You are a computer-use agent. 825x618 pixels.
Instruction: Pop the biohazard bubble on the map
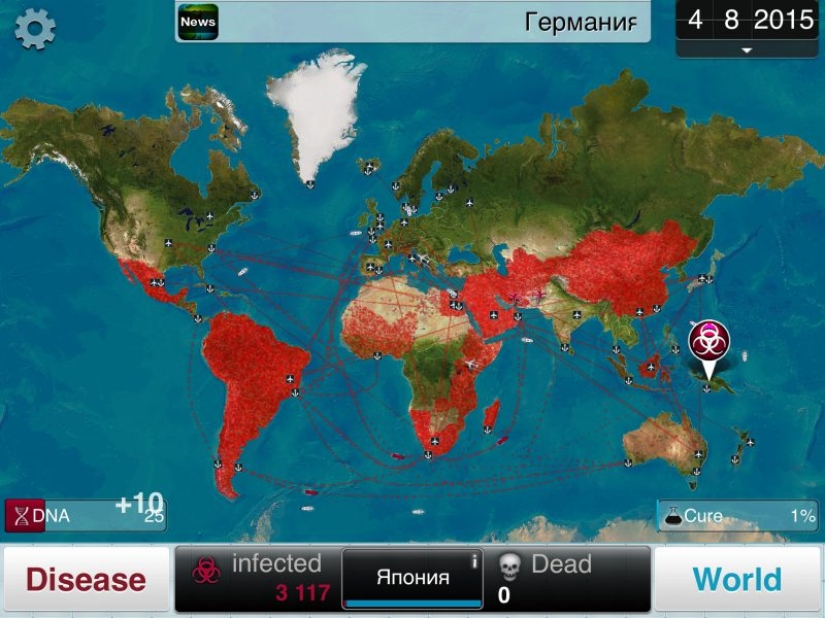709,342
